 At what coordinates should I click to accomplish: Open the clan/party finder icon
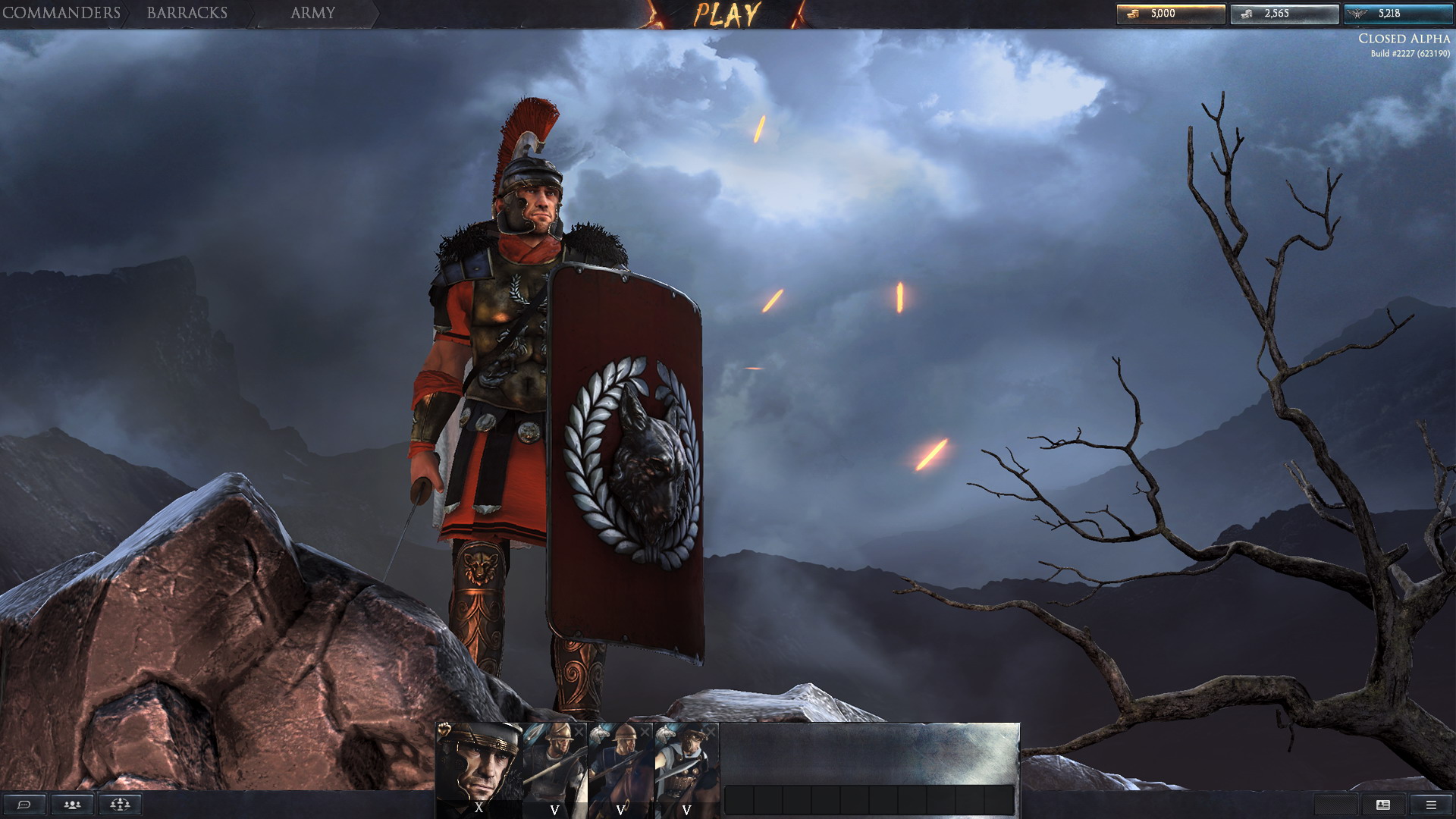[119, 805]
